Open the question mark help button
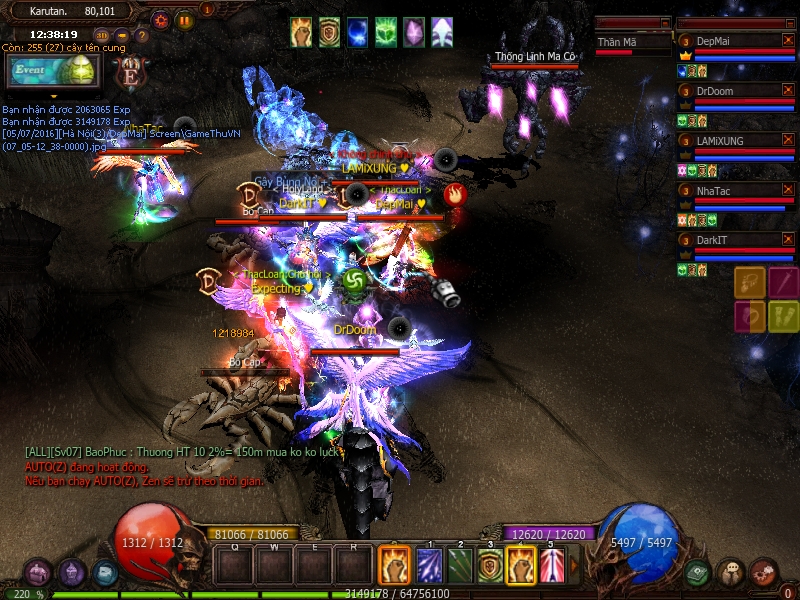The image size is (800, 600). coord(142,36)
